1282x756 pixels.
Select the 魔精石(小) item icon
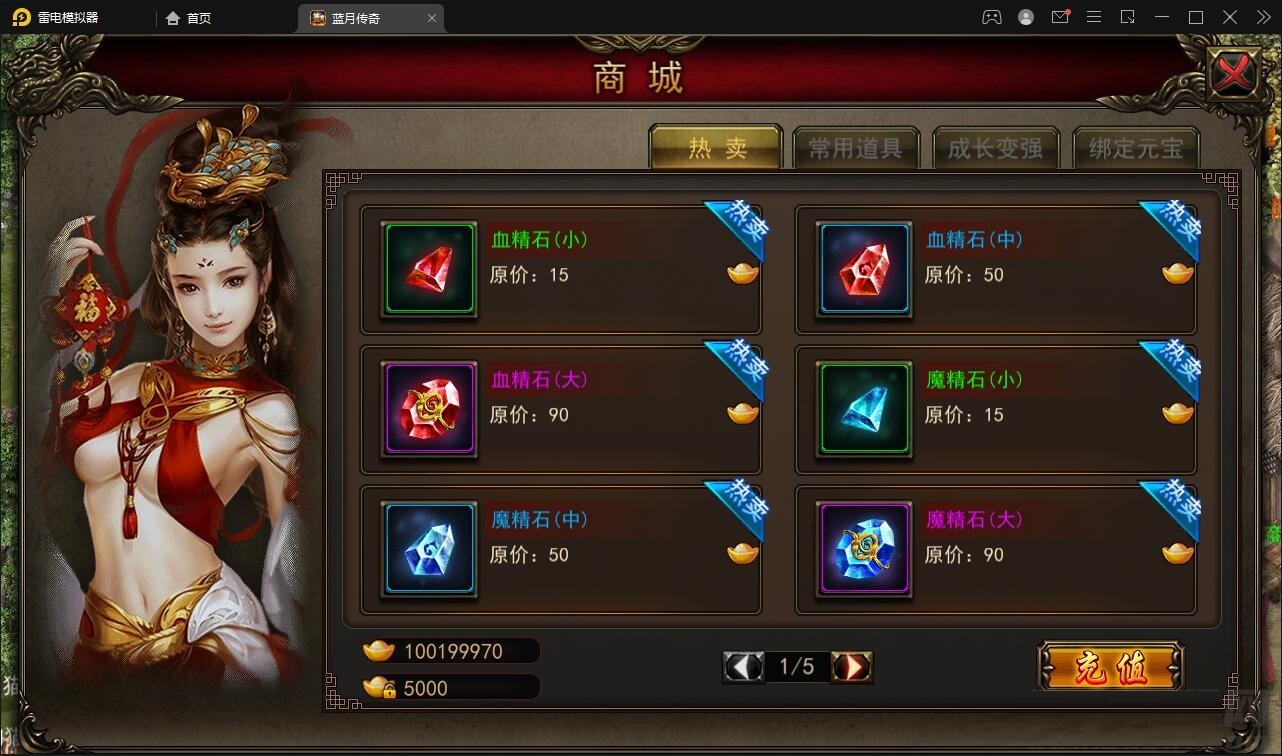point(863,408)
